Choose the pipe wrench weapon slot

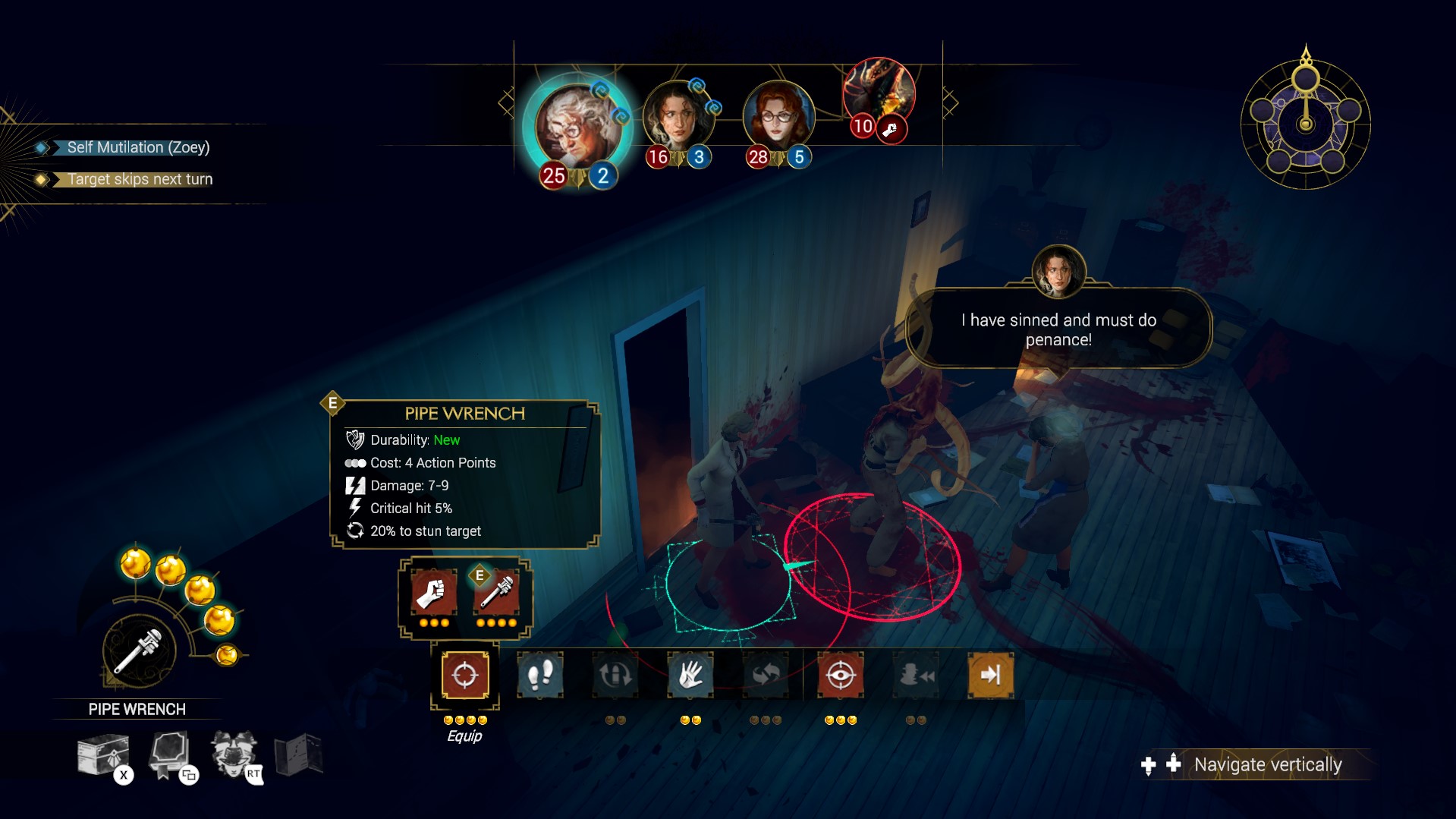point(496,592)
